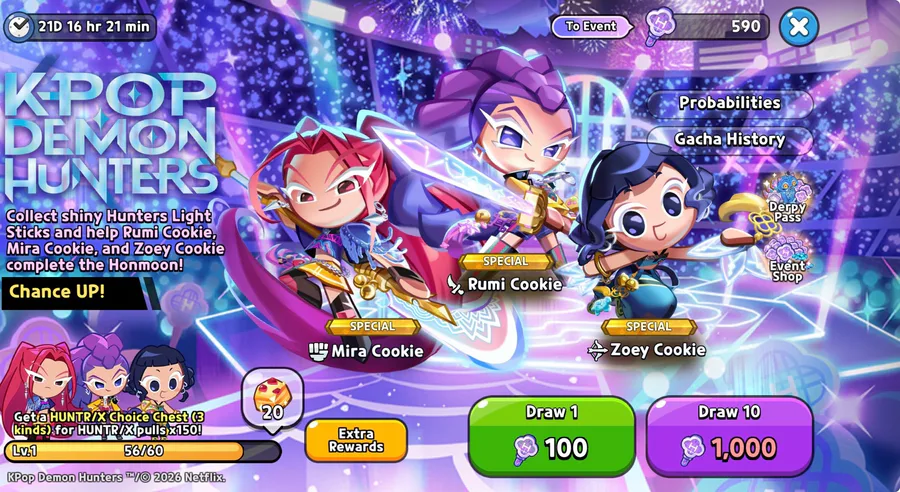The image size is (900, 492).
Task: Go to the event via To Event
Action: coord(591,27)
